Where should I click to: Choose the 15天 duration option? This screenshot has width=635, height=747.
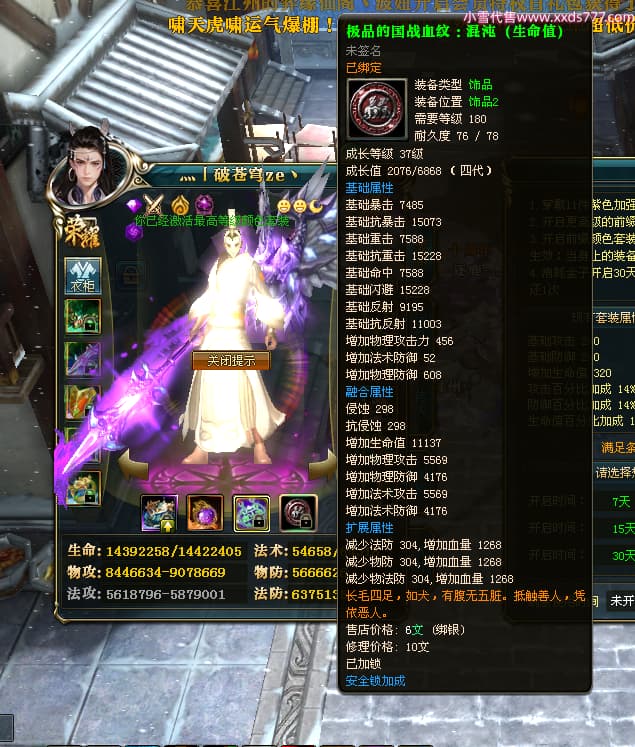point(622,528)
